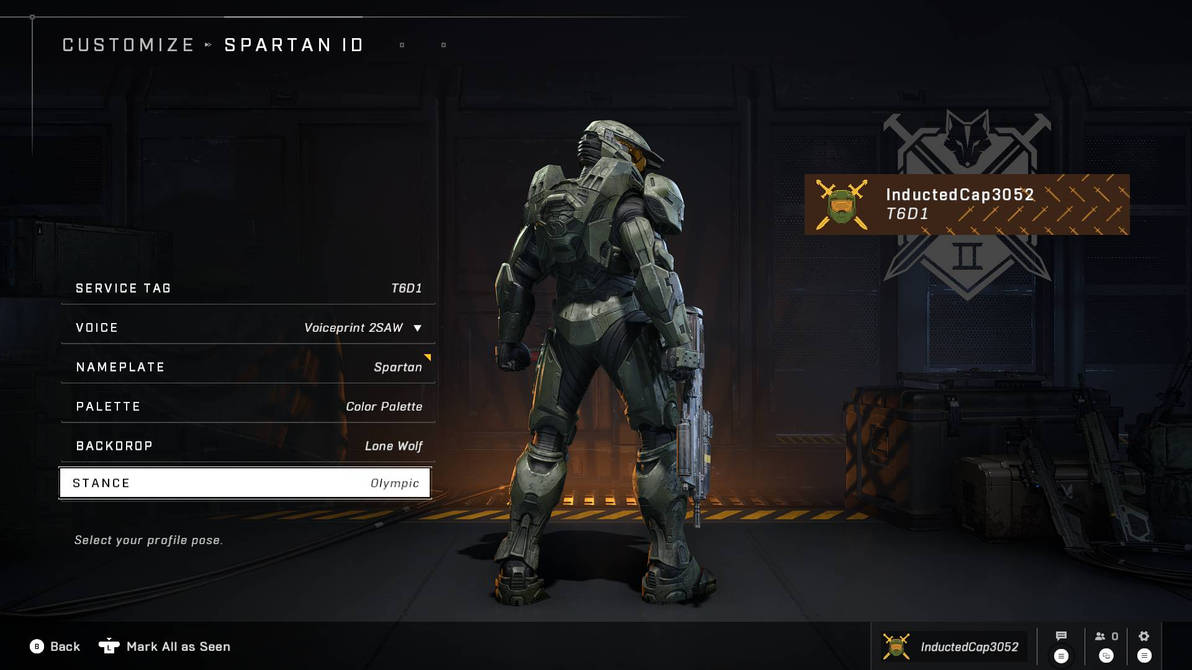
Task: Select the Nameplate menu row
Action: (248, 367)
